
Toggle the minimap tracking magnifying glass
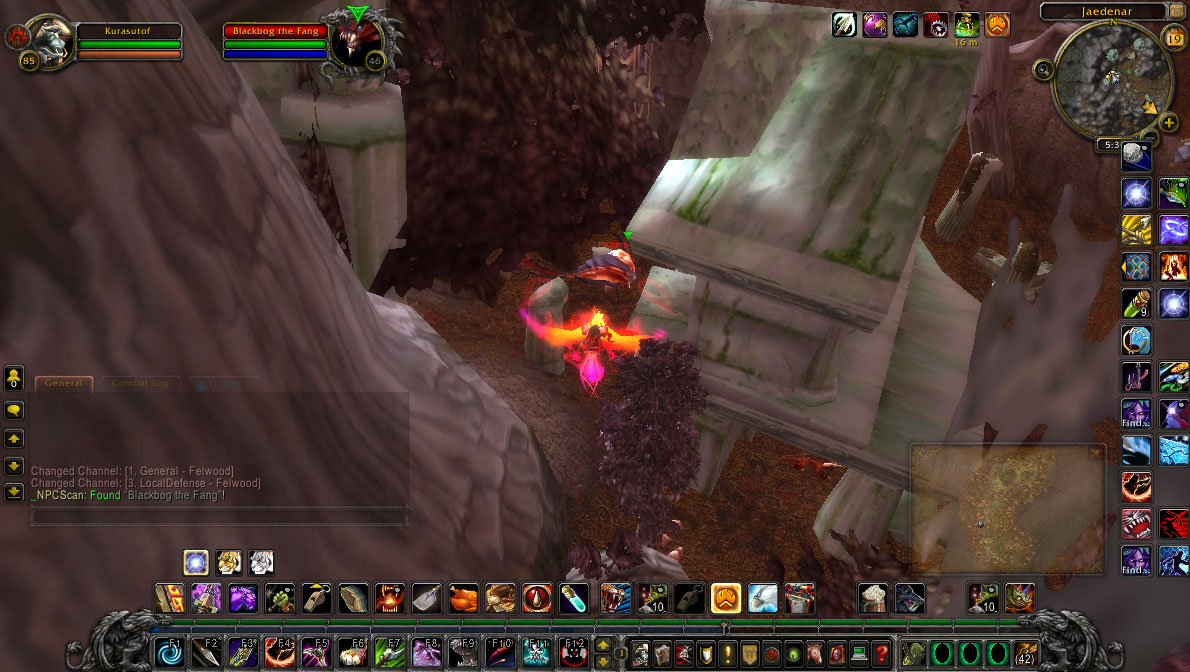point(1044,69)
